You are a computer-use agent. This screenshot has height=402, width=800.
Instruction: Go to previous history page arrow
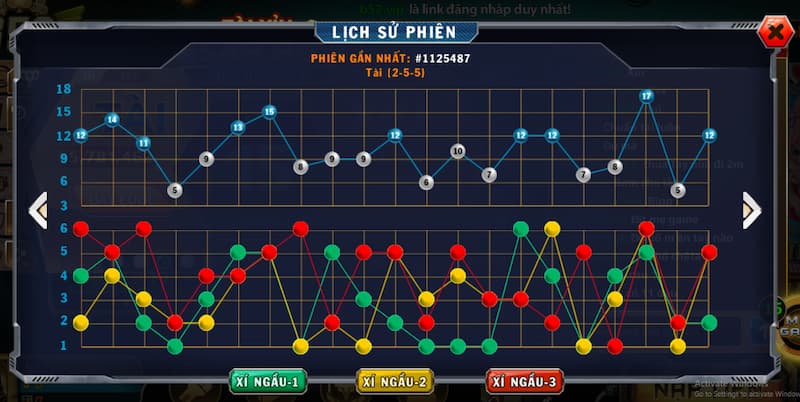(x=38, y=210)
